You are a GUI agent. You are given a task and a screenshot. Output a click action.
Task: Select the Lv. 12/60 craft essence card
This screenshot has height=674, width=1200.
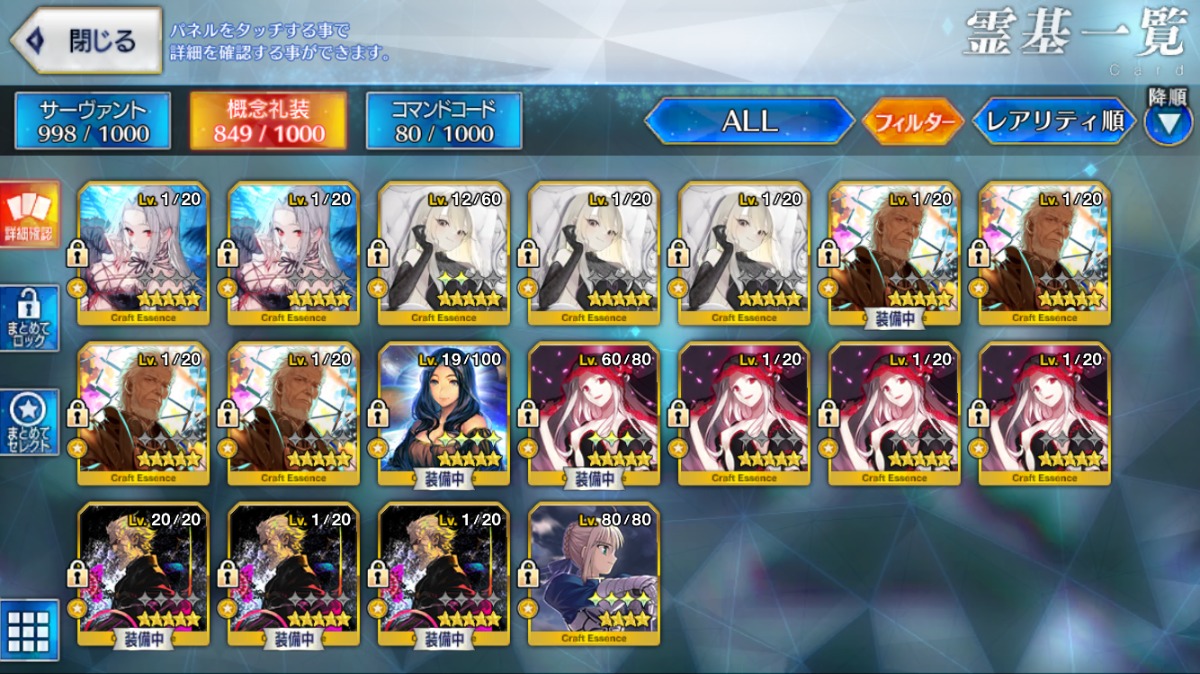click(x=444, y=253)
